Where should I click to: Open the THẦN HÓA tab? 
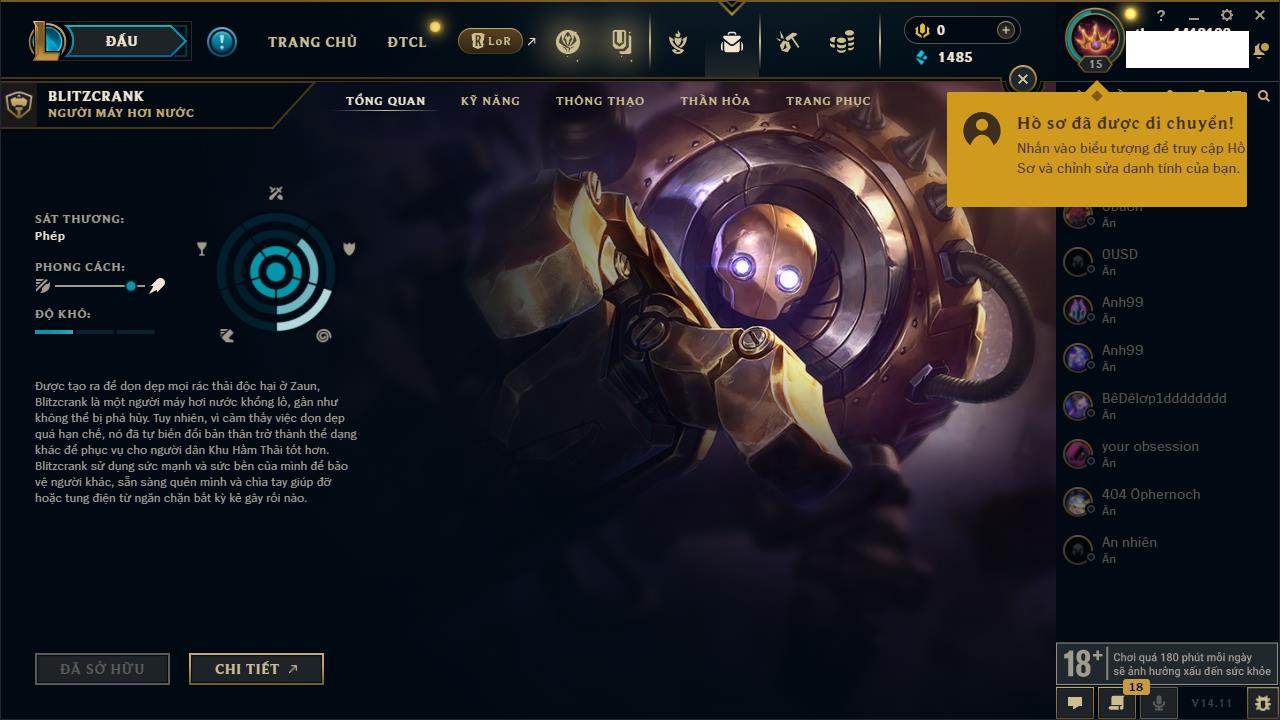[x=715, y=101]
